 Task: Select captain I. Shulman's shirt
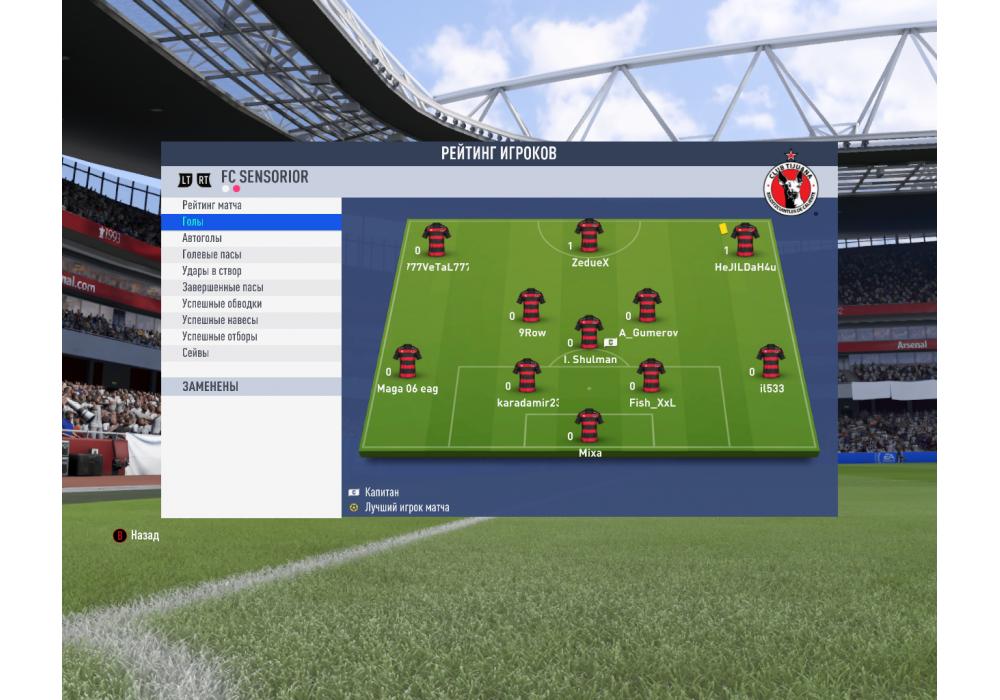coord(589,333)
